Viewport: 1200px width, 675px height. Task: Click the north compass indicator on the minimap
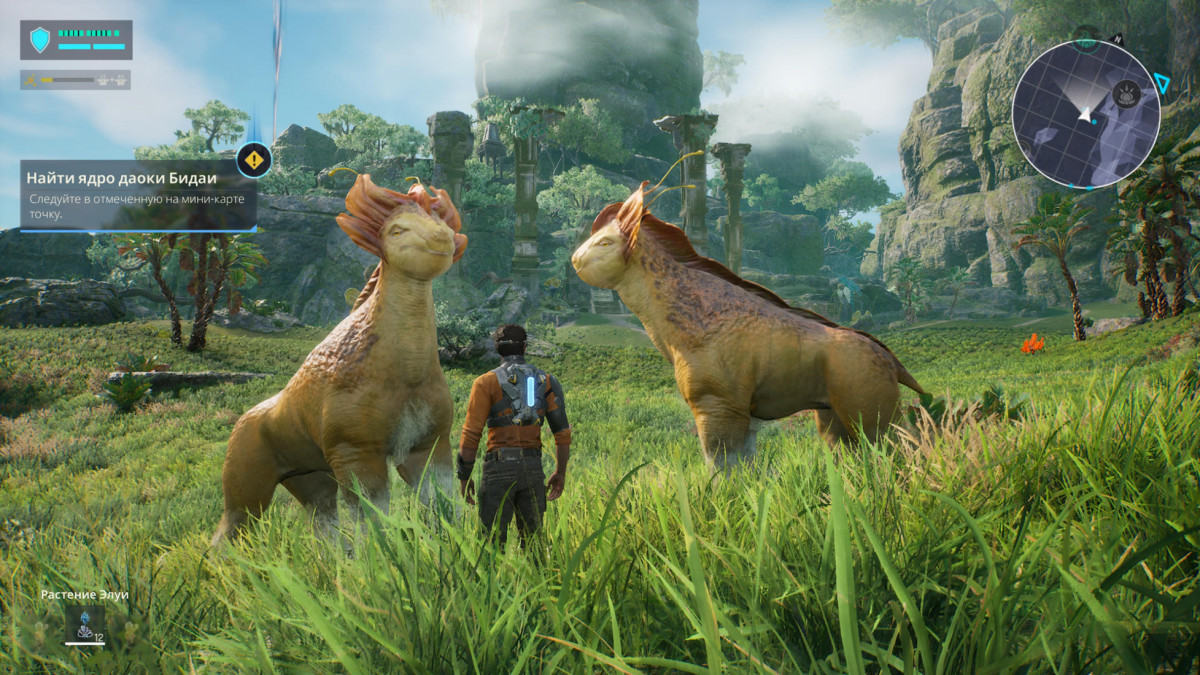(x=1116, y=39)
